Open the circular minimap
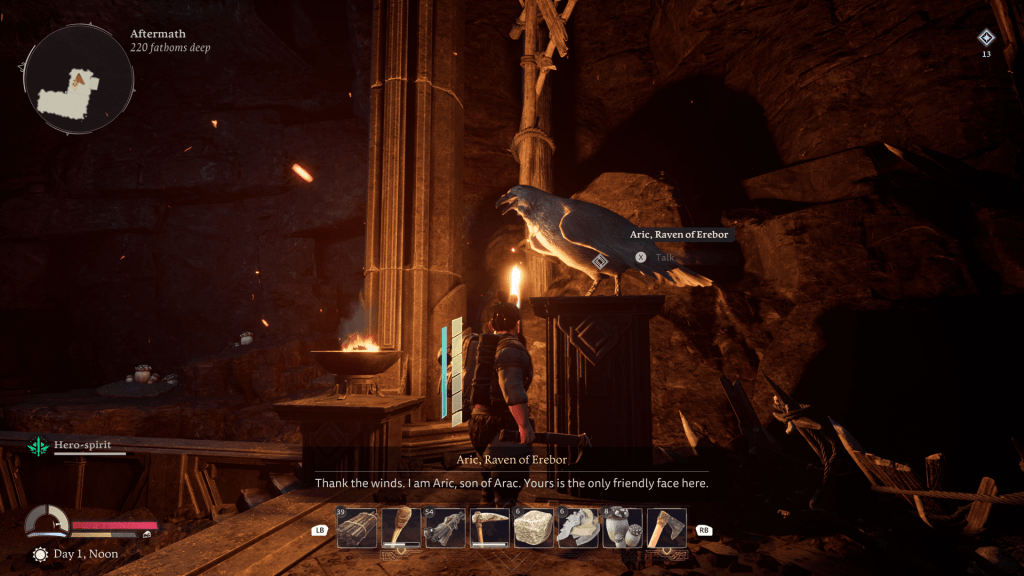Image resolution: width=1024 pixels, height=576 pixels. [78, 81]
